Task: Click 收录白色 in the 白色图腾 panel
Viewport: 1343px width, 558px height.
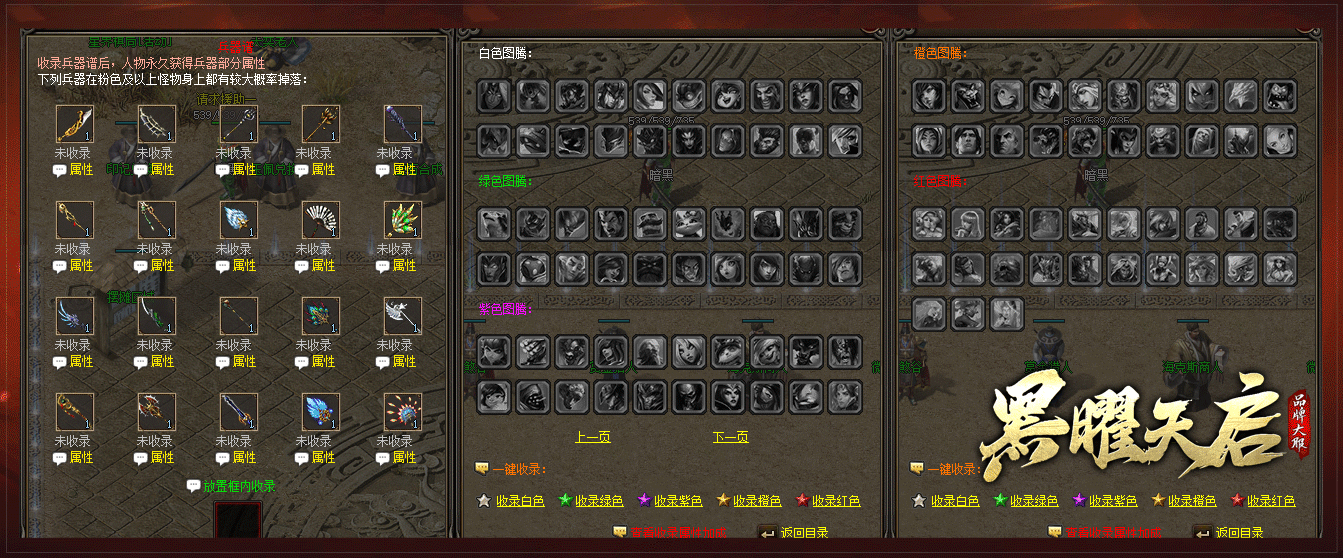Action: (520, 501)
